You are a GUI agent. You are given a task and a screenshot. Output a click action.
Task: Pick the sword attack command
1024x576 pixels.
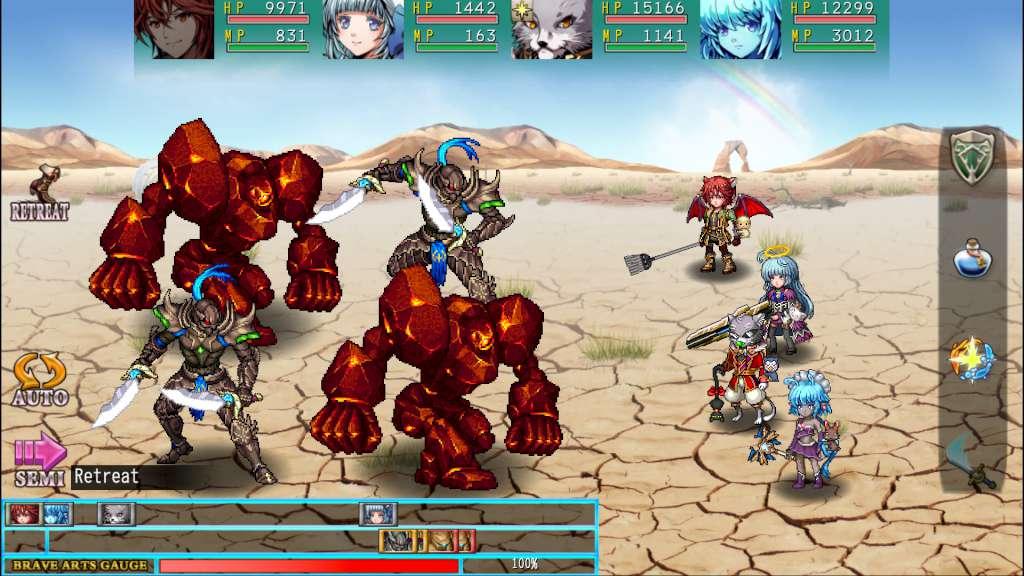972,462
